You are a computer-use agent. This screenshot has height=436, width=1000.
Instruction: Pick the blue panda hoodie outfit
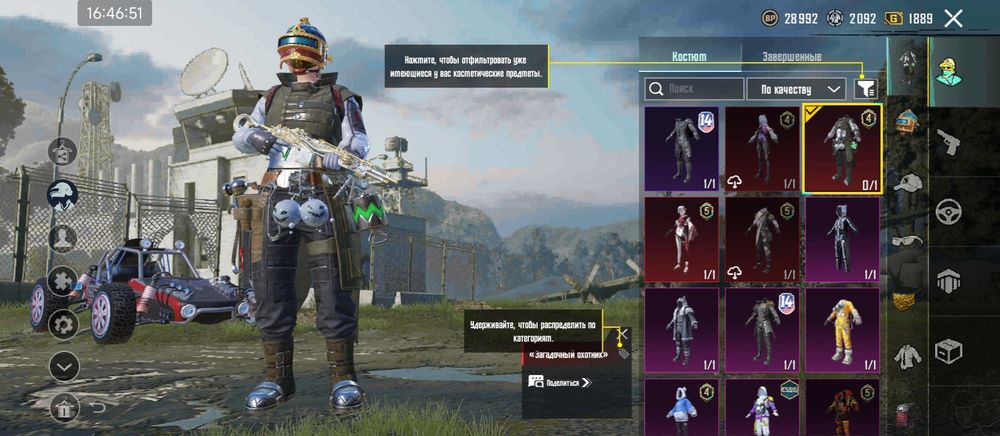pyautogui.click(x=681, y=408)
